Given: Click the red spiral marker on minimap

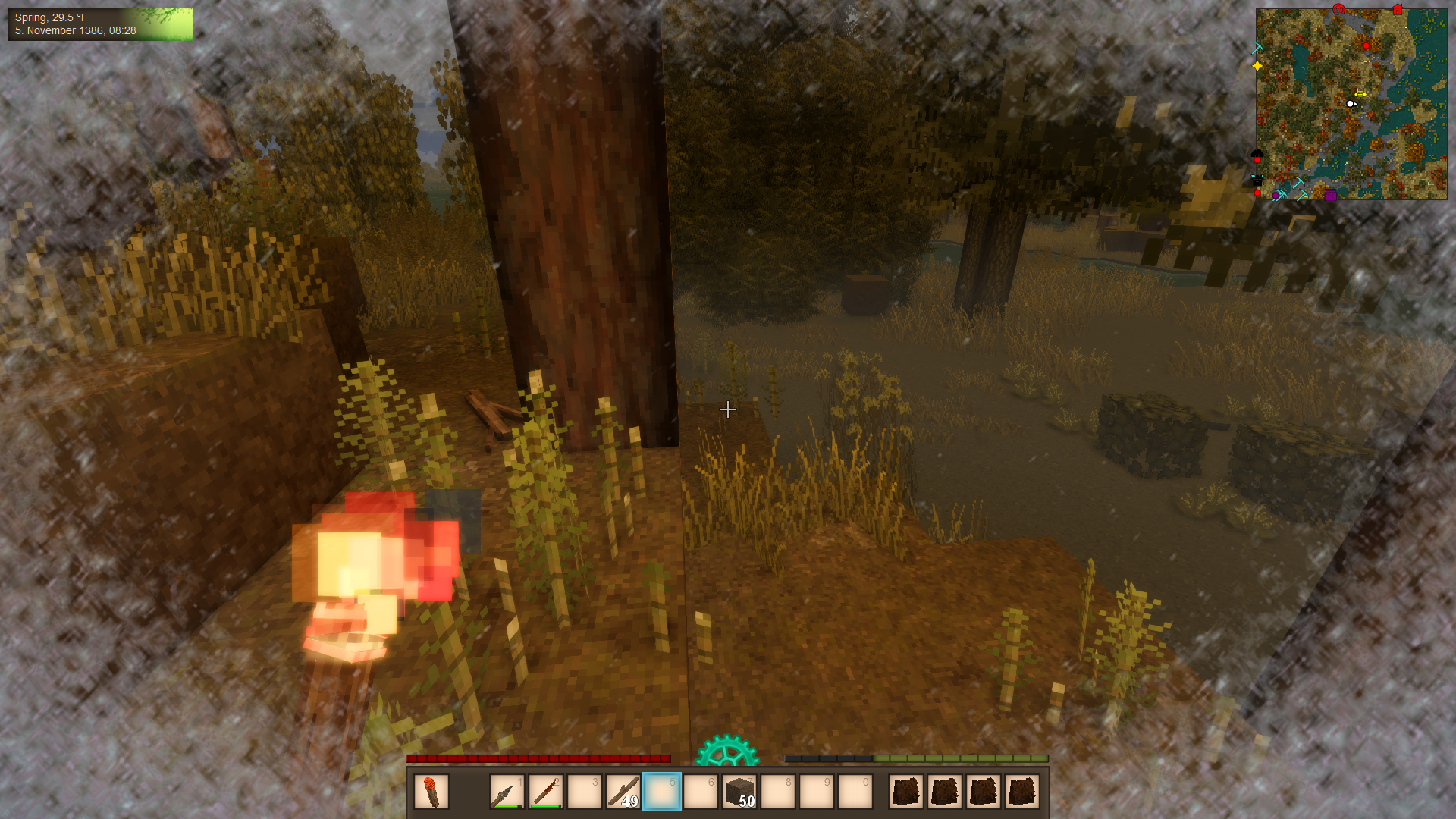Looking at the screenshot, I should coord(1338,9).
